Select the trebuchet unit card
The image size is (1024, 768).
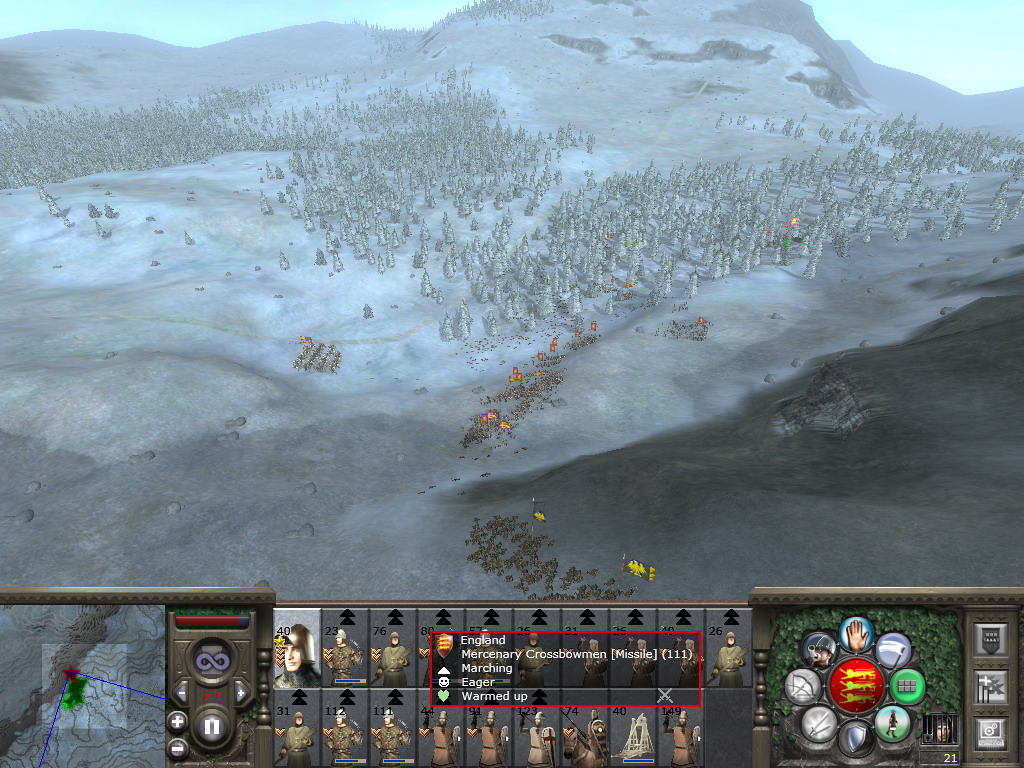pos(634,731)
